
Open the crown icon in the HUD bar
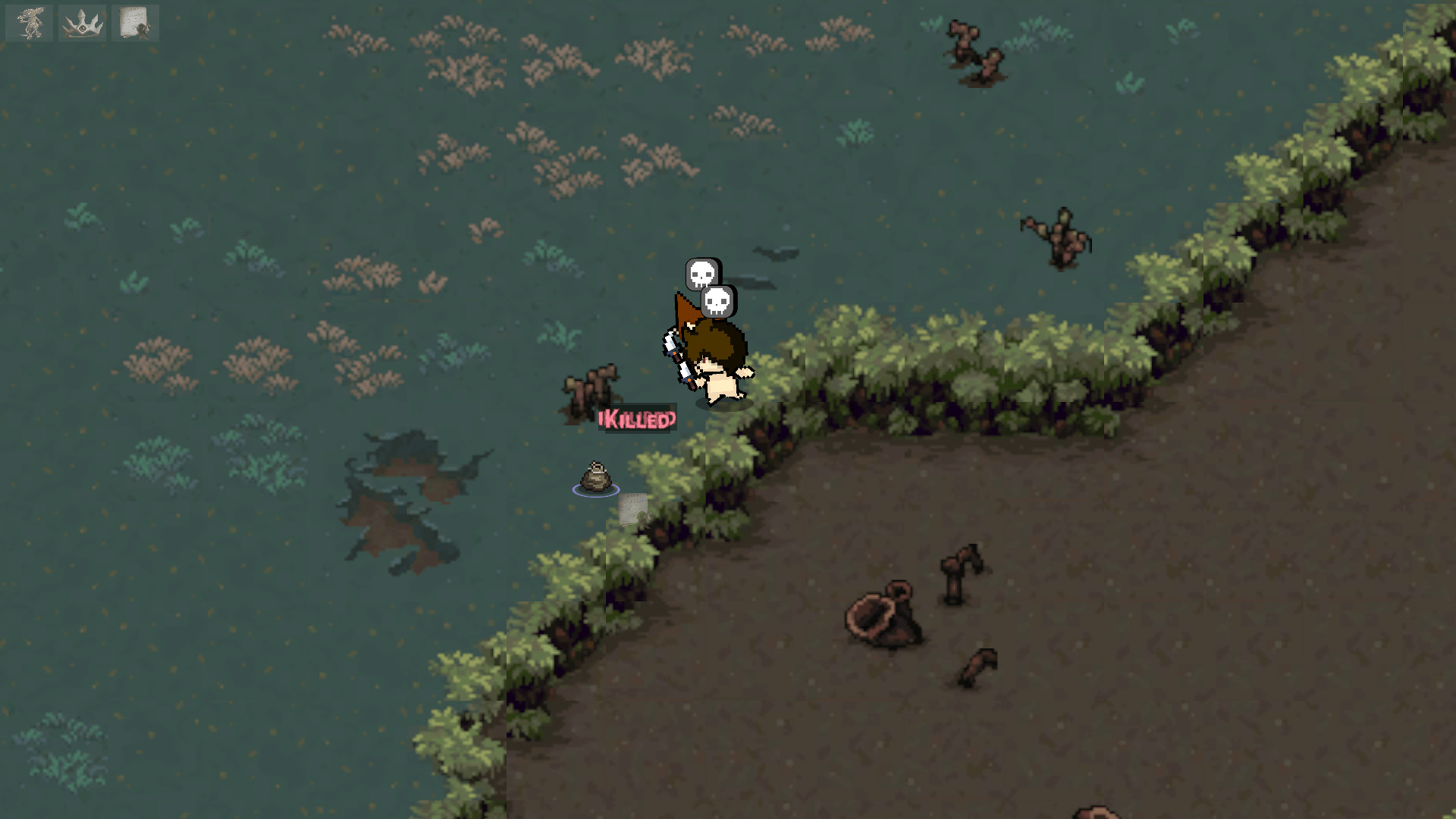coord(82,22)
